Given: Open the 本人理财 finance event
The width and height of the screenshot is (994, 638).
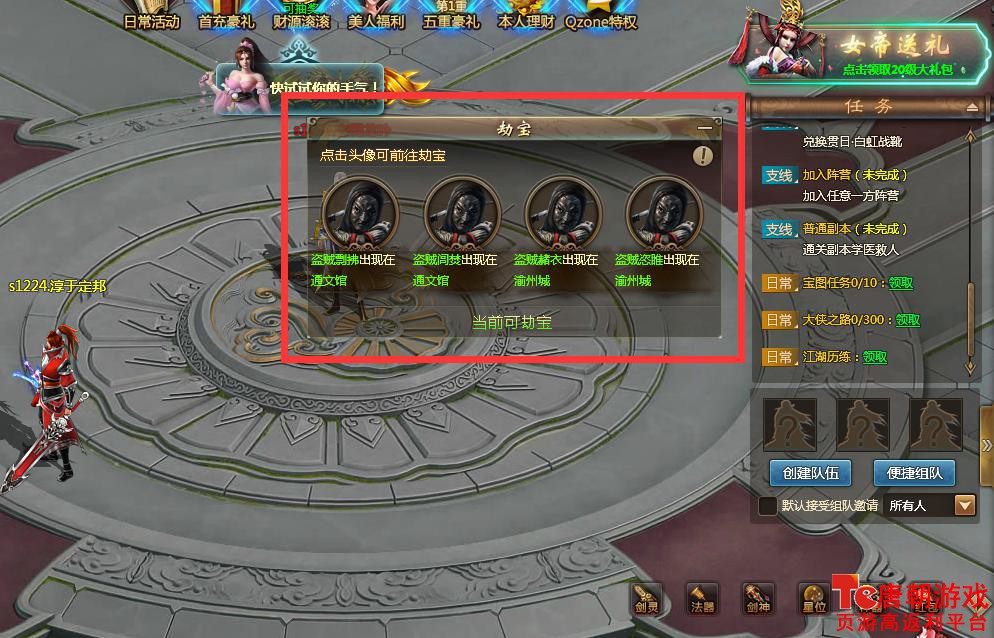Looking at the screenshot, I should pyautogui.click(x=526, y=16).
